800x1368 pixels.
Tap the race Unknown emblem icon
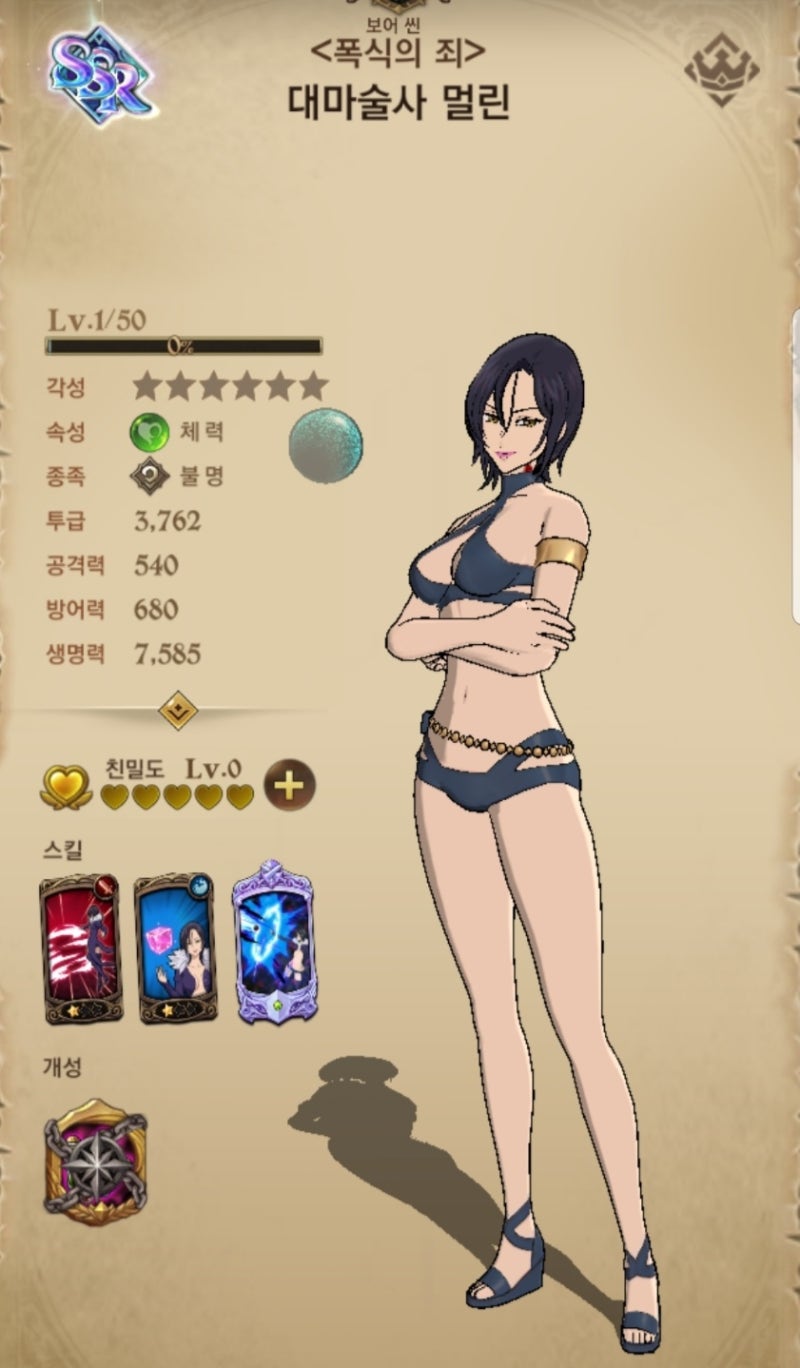coord(149,477)
